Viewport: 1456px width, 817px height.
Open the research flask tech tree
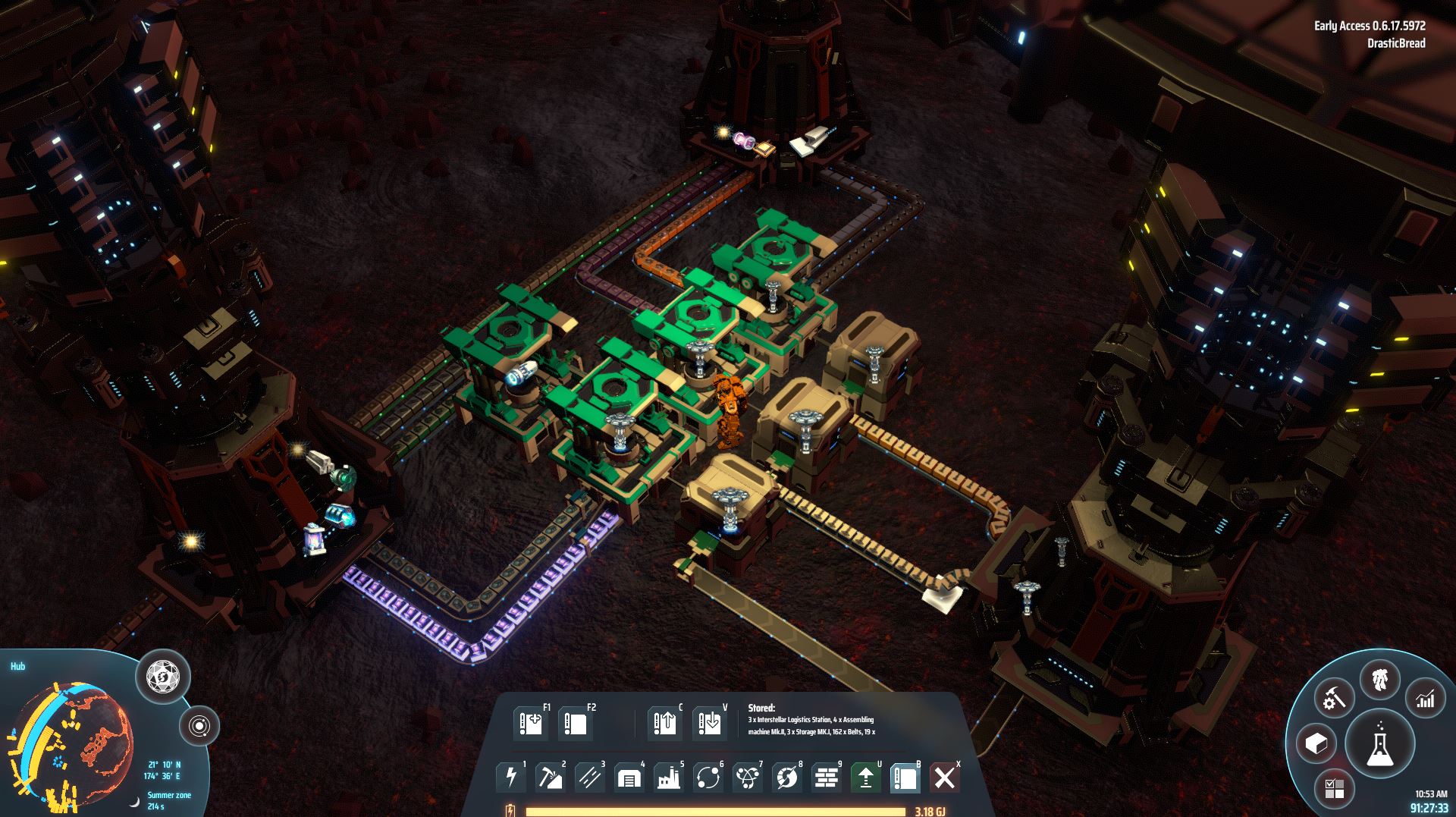(1379, 743)
